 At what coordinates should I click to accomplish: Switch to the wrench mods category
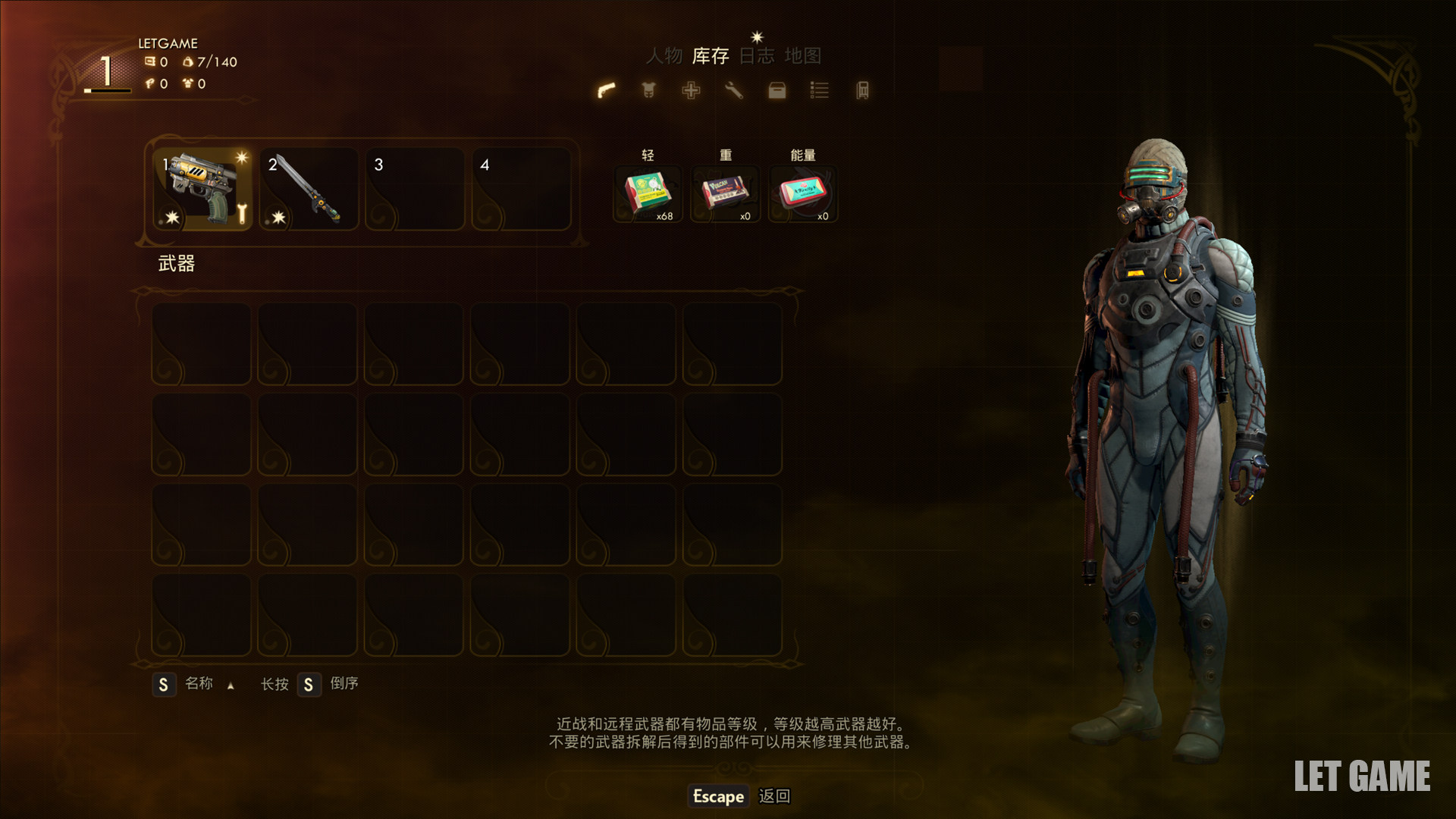pos(733,91)
